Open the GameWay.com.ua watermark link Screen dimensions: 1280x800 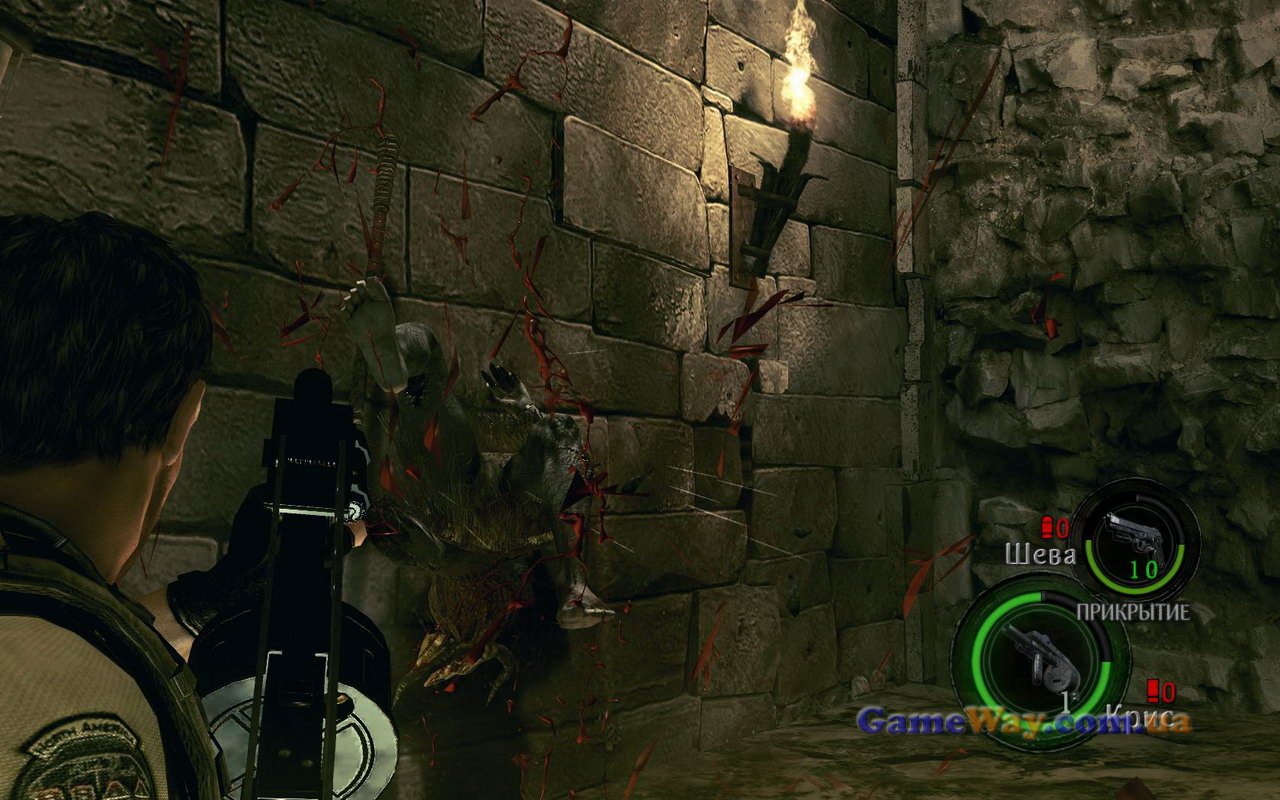(1023, 721)
